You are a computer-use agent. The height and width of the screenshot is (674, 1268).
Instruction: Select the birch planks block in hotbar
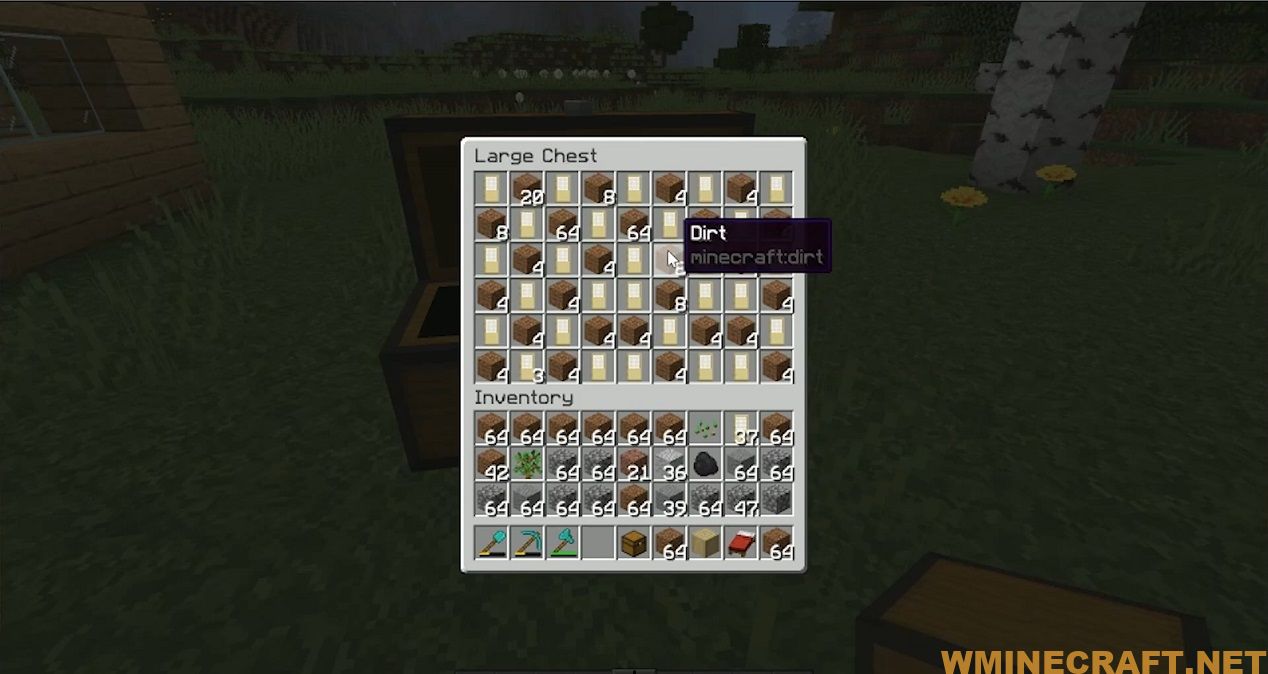(x=705, y=544)
